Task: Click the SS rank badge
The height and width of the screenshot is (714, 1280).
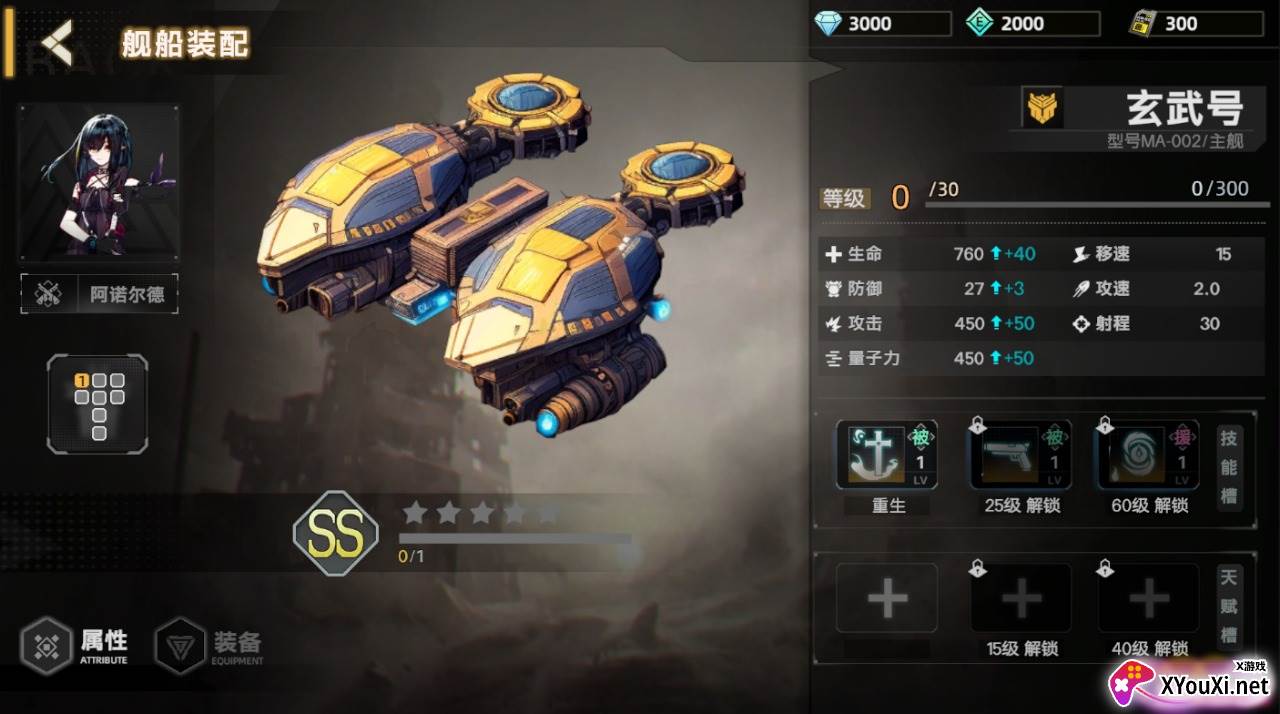Action: [336, 534]
